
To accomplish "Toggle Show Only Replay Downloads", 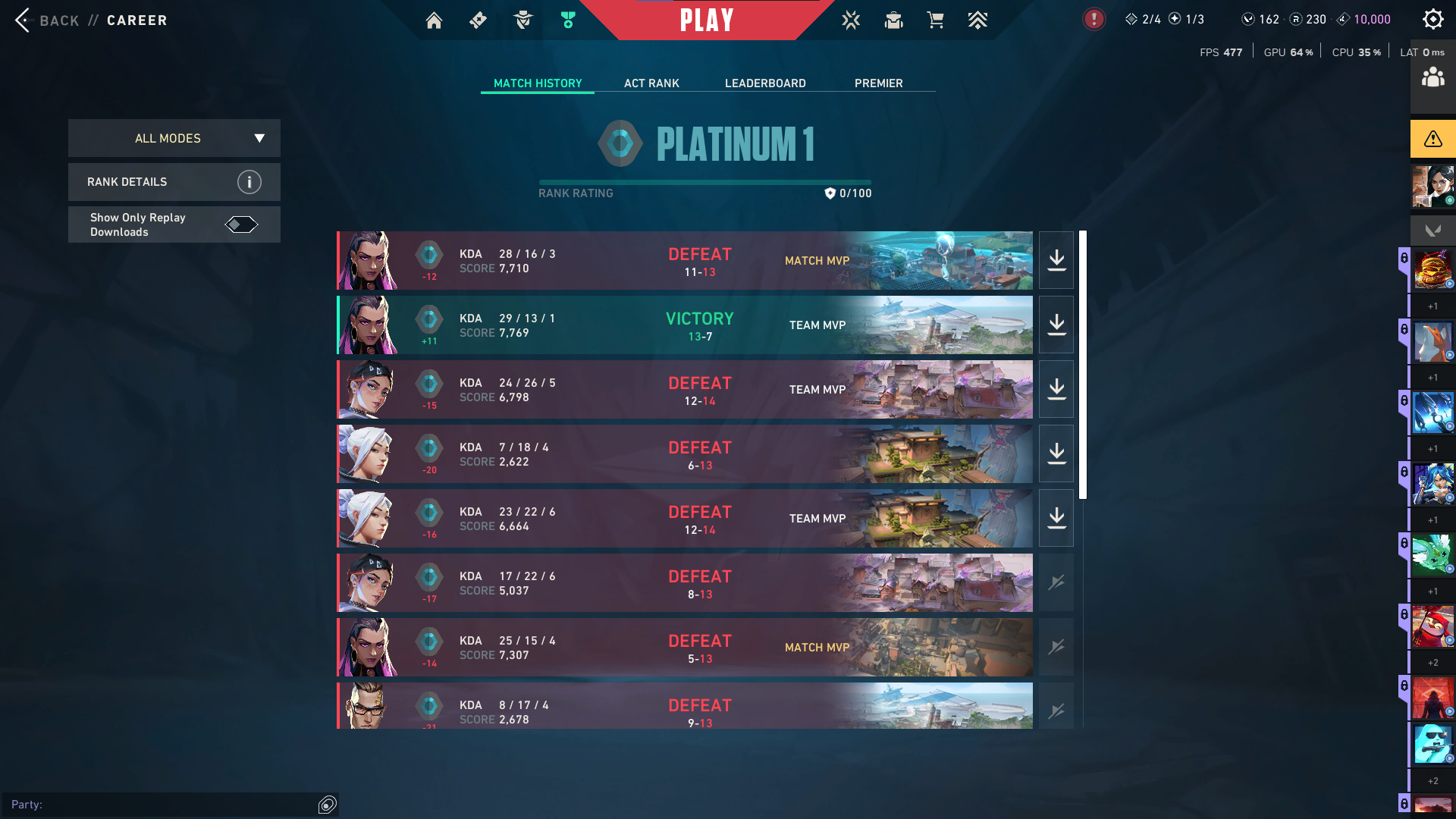I will [241, 224].
